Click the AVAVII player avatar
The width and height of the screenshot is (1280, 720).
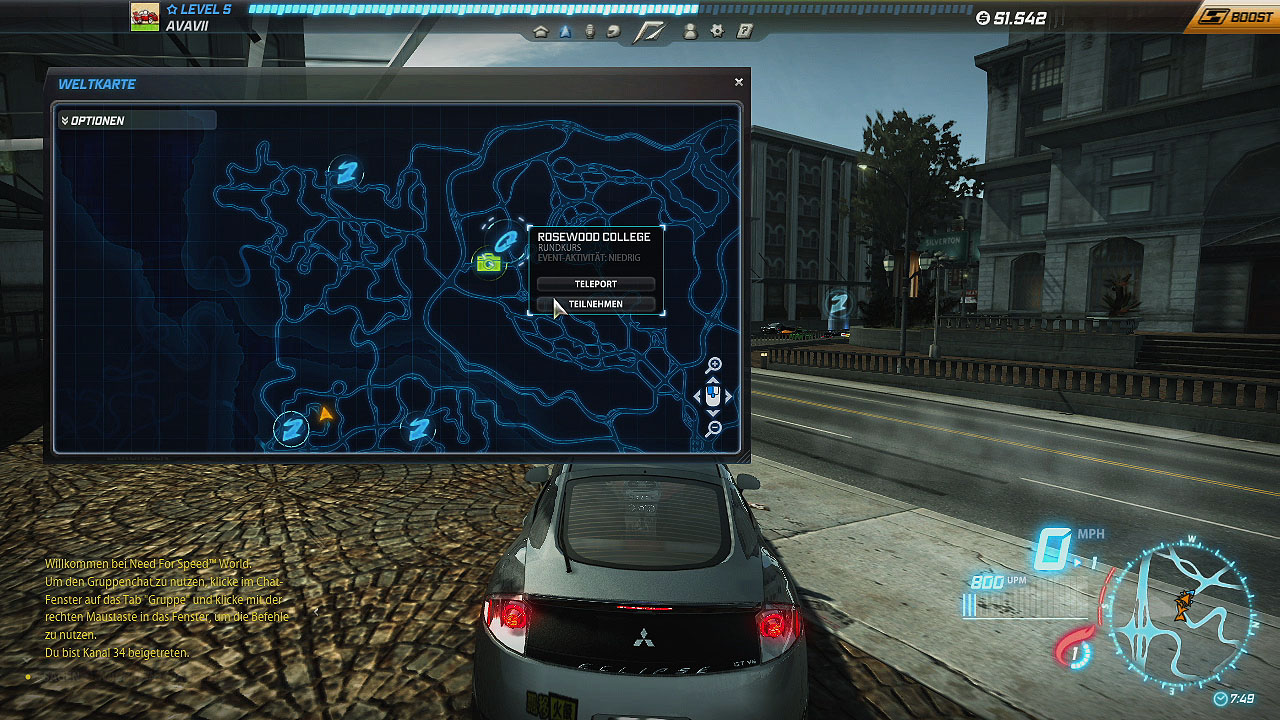click(145, 17)
